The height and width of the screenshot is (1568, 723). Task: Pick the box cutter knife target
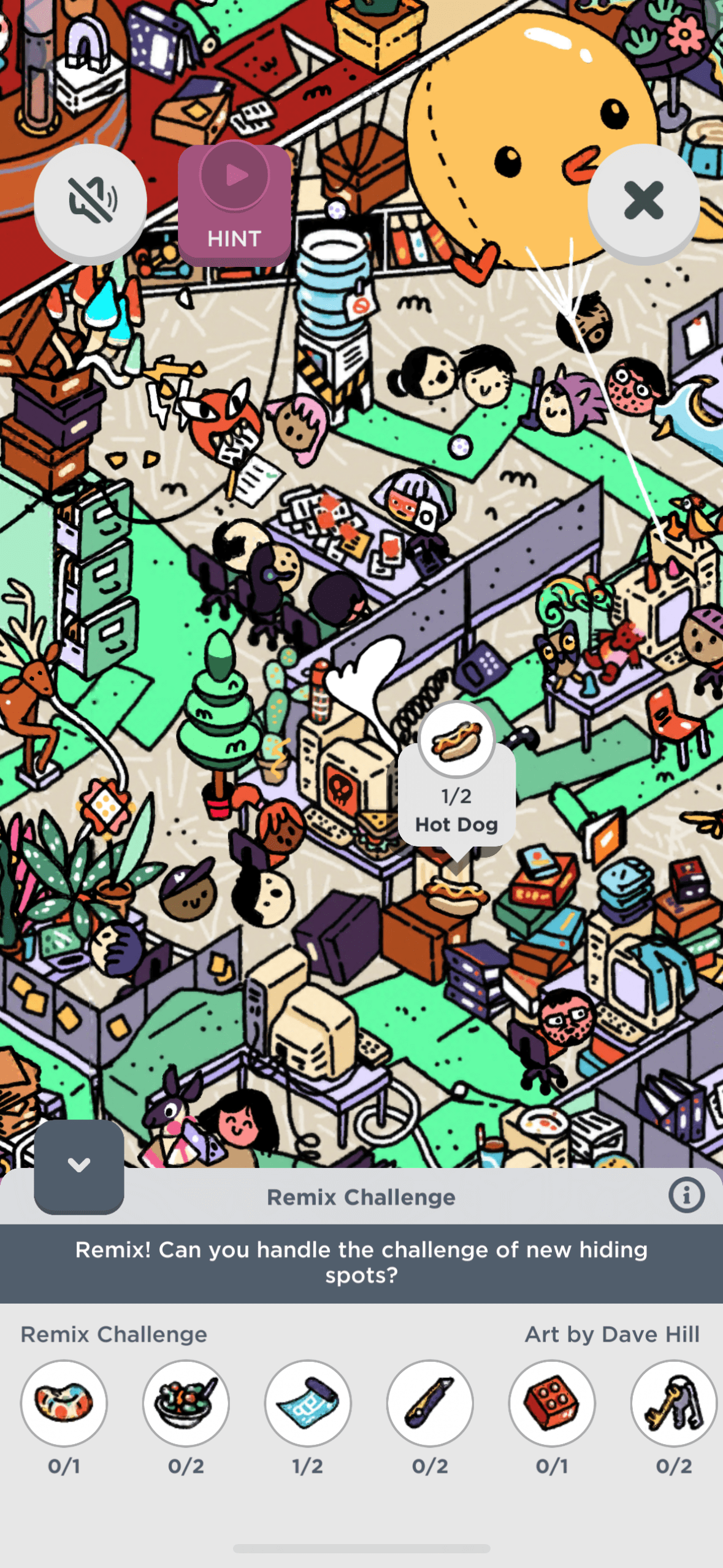coord(430,1402)
